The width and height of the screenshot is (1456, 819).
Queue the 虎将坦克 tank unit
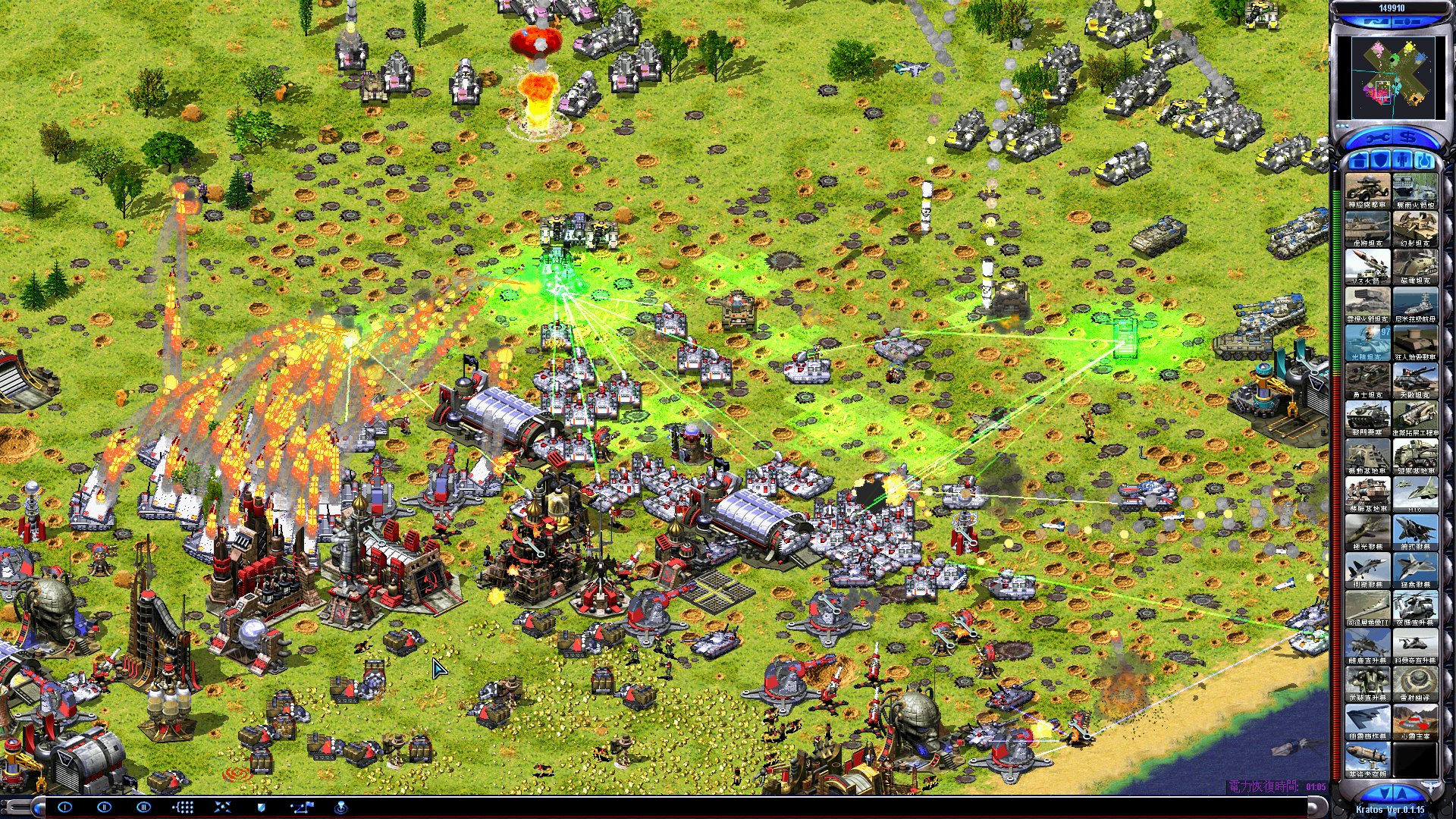coord(1368,228)
